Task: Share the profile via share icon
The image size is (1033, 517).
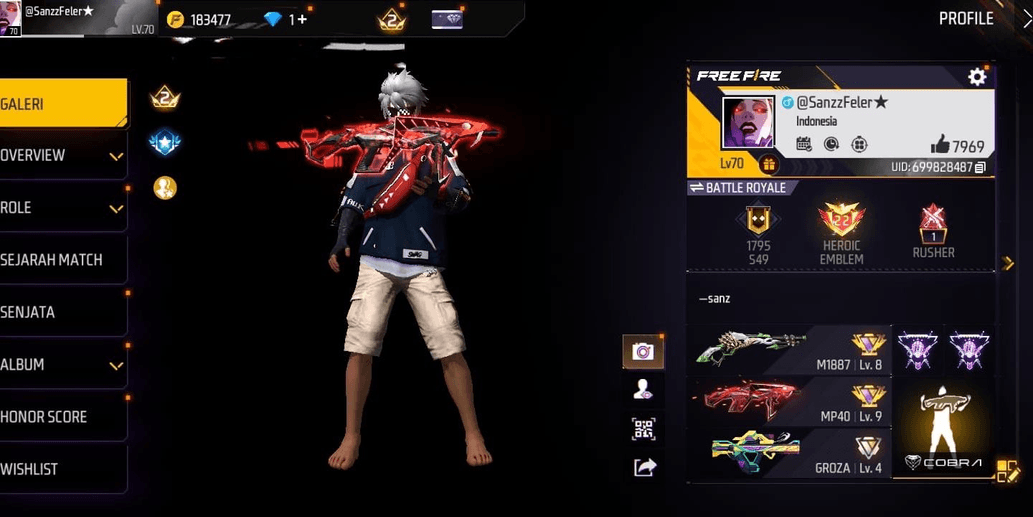Action: pyautogui.click(x=644, y=466)
